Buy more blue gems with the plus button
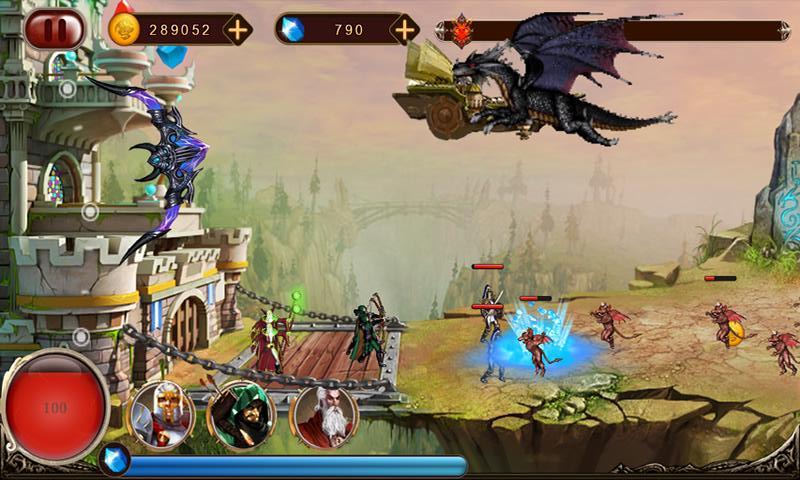This screenshot has height=480, width=800. point(404,29)
